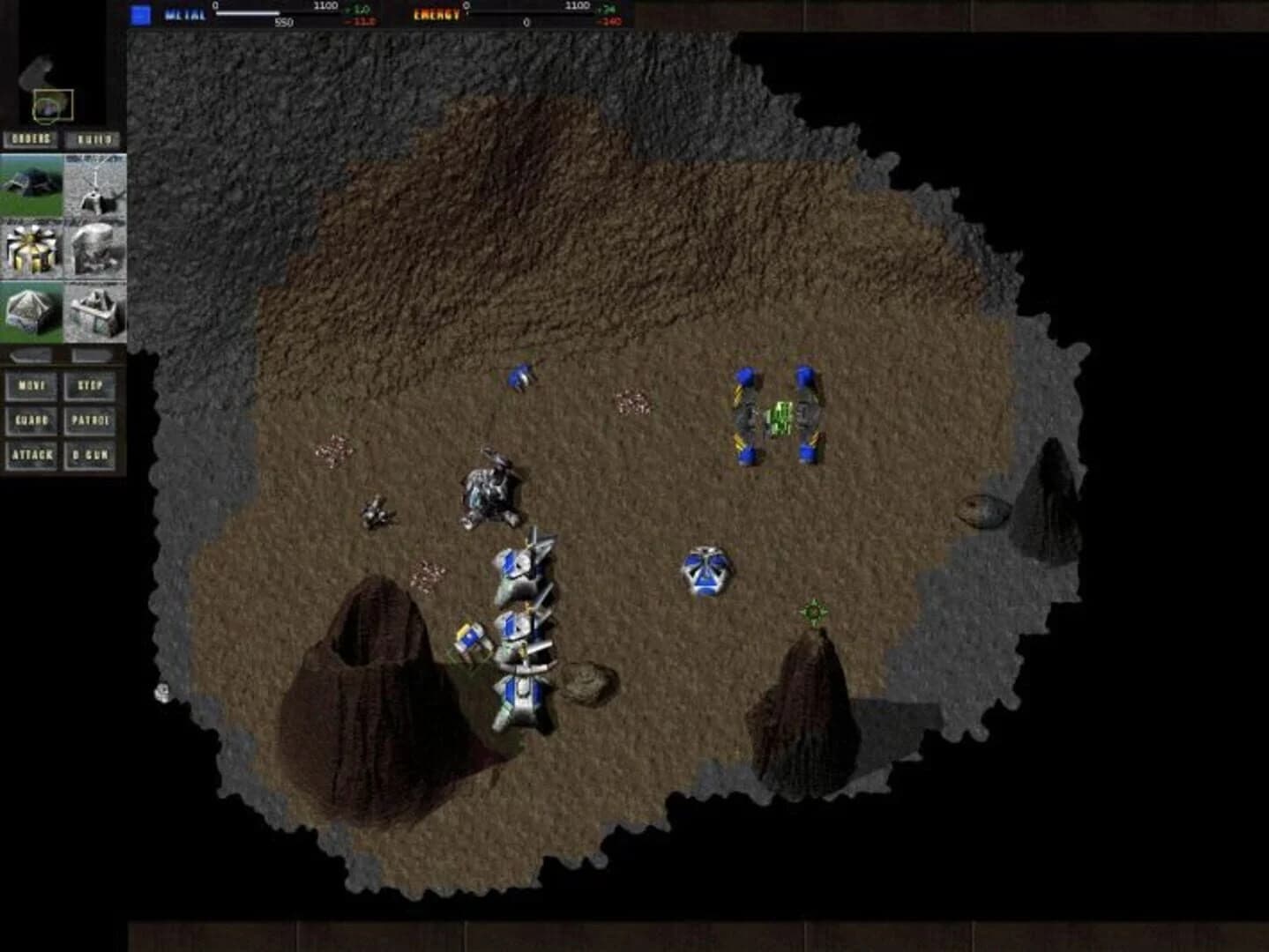1269x952 pixels.
Task: Toggle Patrol mode for the selected unit
Action: click(90, 422)
